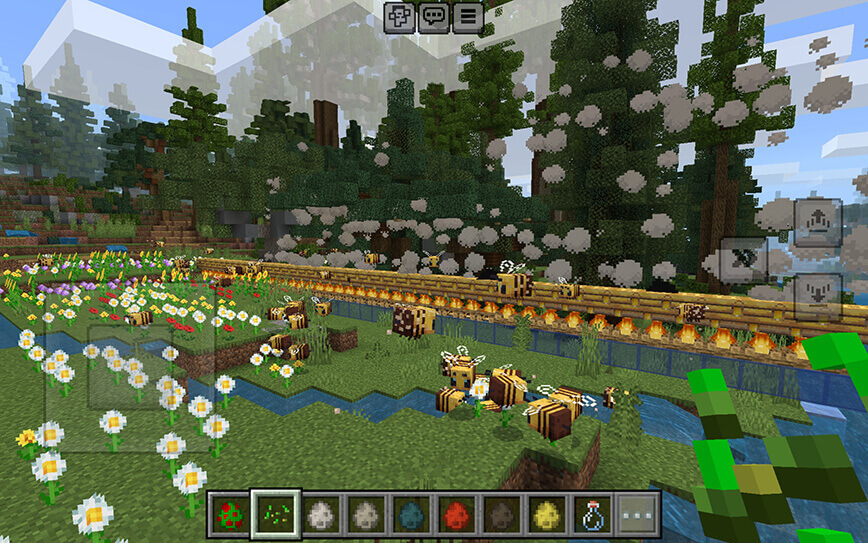Viewport: 868px width, 543px height.
Task: Select the red spawn egg slot
Action: pyautogui.click(x=455, y=514)
